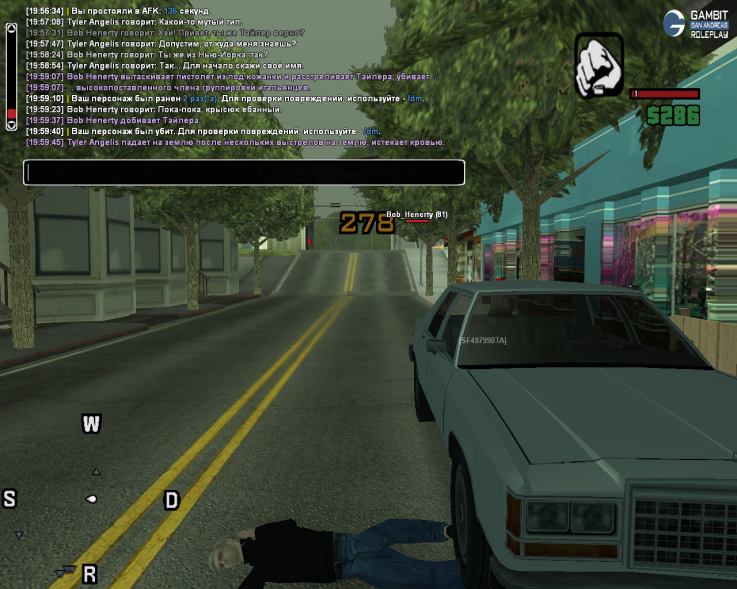Click the chat scrollbar's down arrow
Viewport: 737px width, 589px height.
pyautogui.click(x=11, y=126)
